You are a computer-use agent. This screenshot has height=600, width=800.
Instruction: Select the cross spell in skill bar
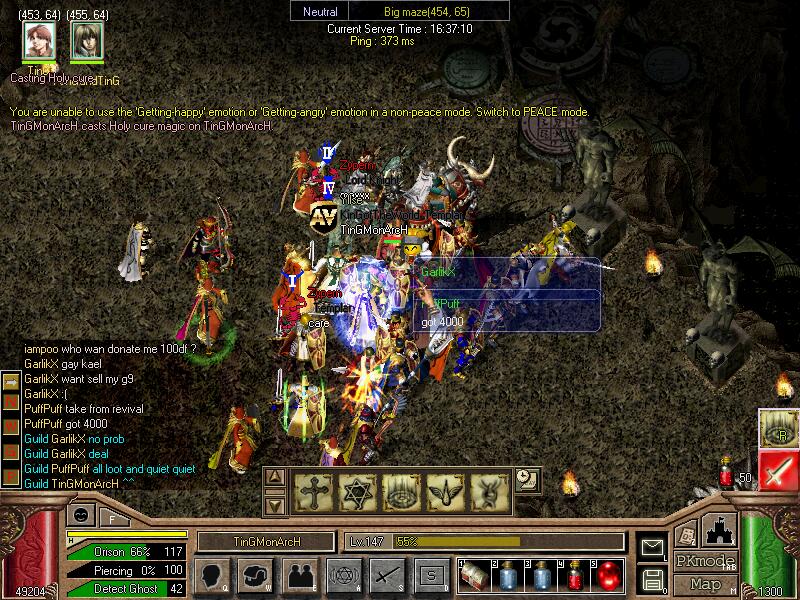point(312,490)
